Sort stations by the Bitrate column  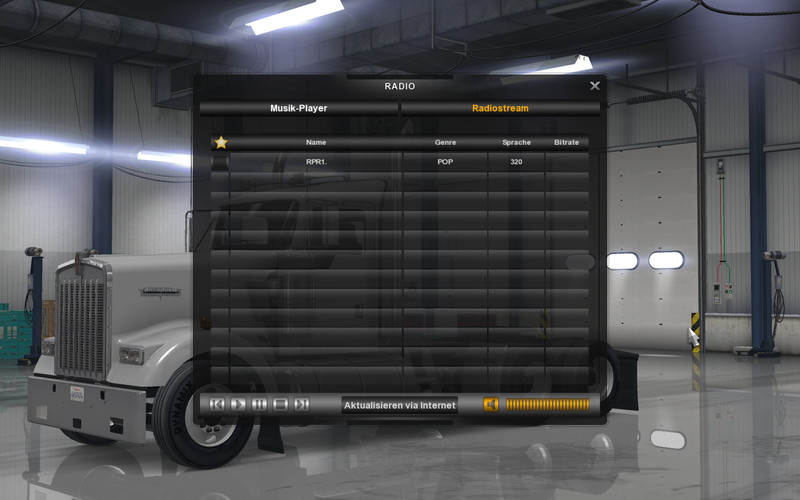click(566, 143)
